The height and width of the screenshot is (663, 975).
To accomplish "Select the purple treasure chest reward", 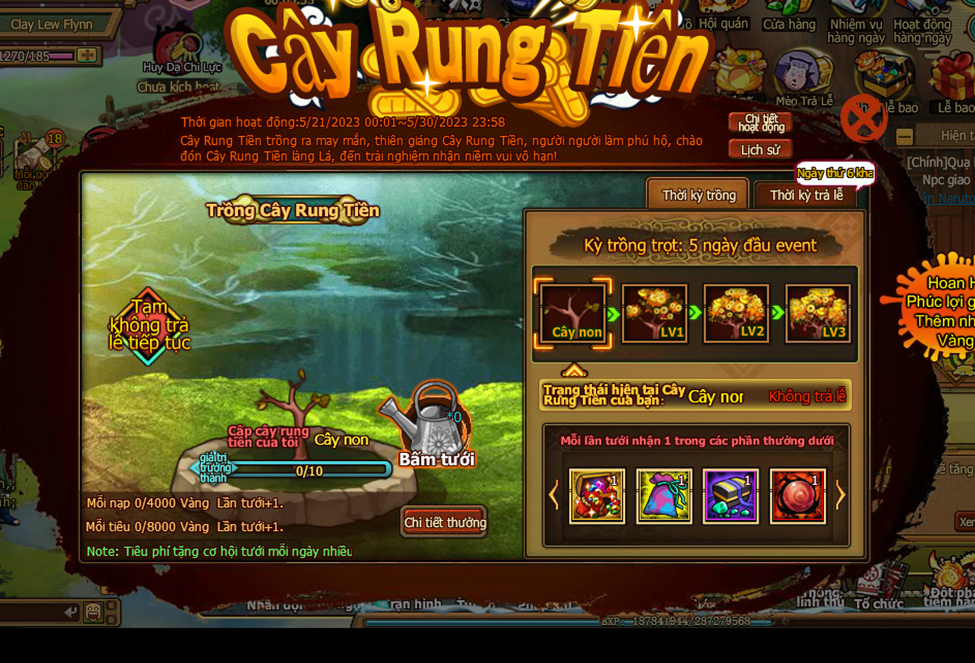I will (730, 496).
